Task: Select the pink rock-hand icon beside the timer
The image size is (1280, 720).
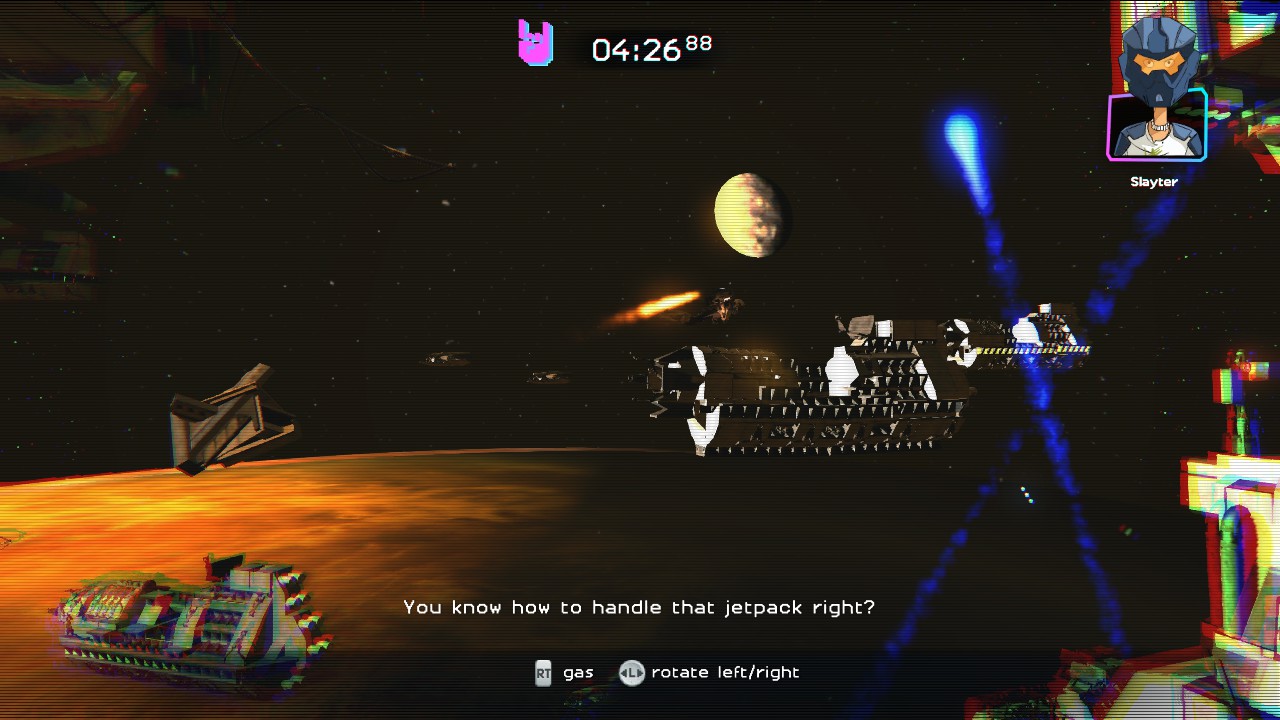Action: tap(535, 43)
